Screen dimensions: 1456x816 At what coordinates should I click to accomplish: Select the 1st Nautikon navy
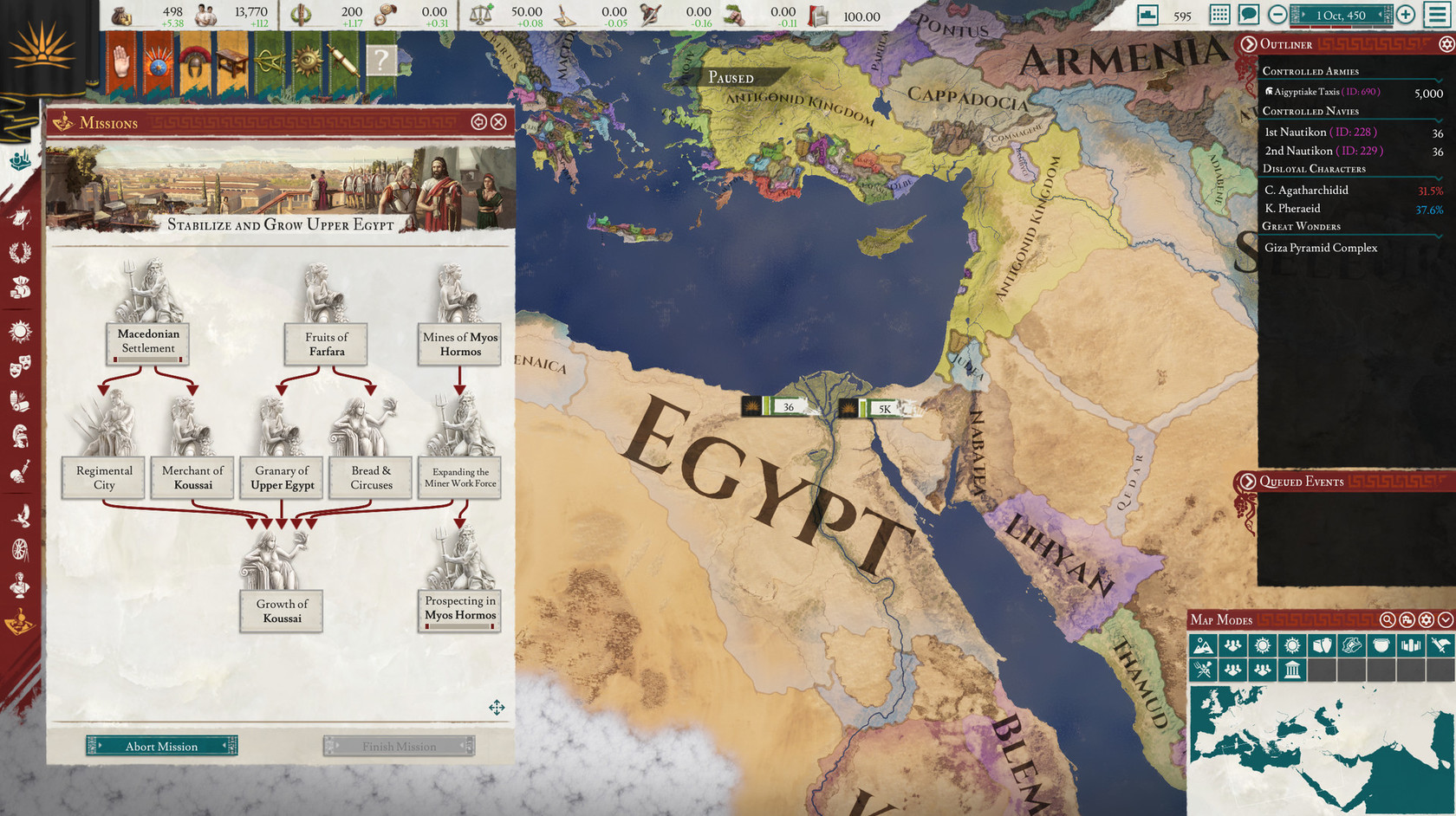point(1320,132)
